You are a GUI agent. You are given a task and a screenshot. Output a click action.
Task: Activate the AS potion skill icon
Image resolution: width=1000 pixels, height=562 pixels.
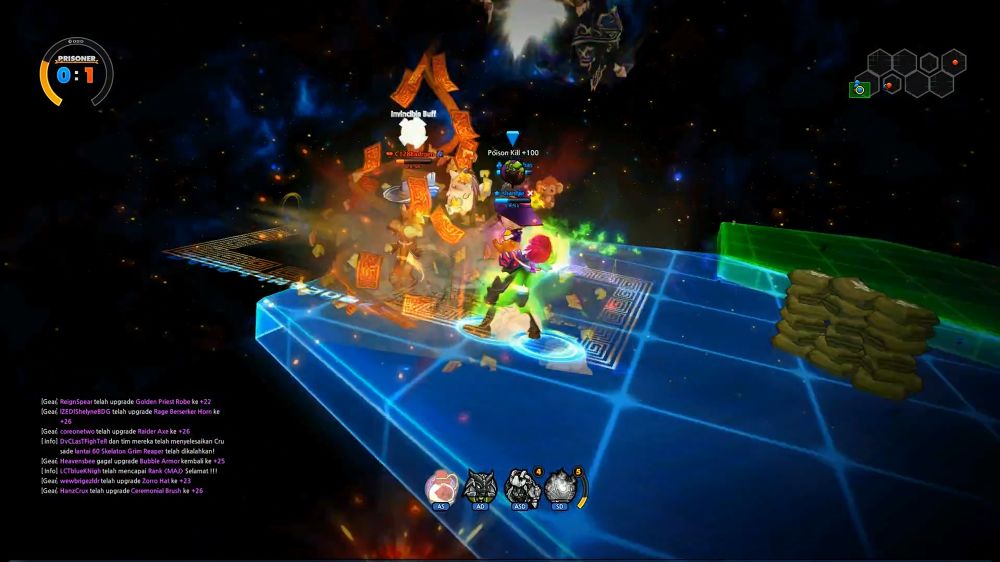[441, 488]
